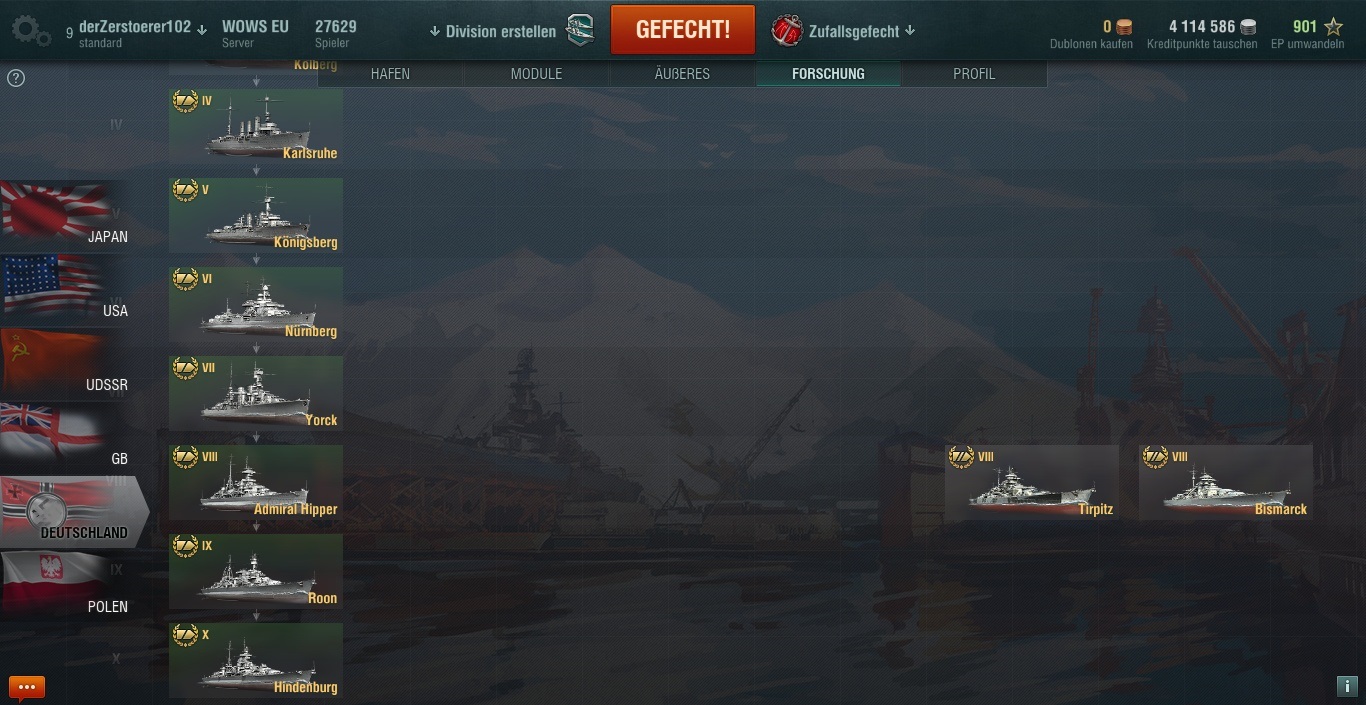The image size is (1366, 705).
Task: Select the Tirpitz battleship tile
Action: coord(1031,483)
